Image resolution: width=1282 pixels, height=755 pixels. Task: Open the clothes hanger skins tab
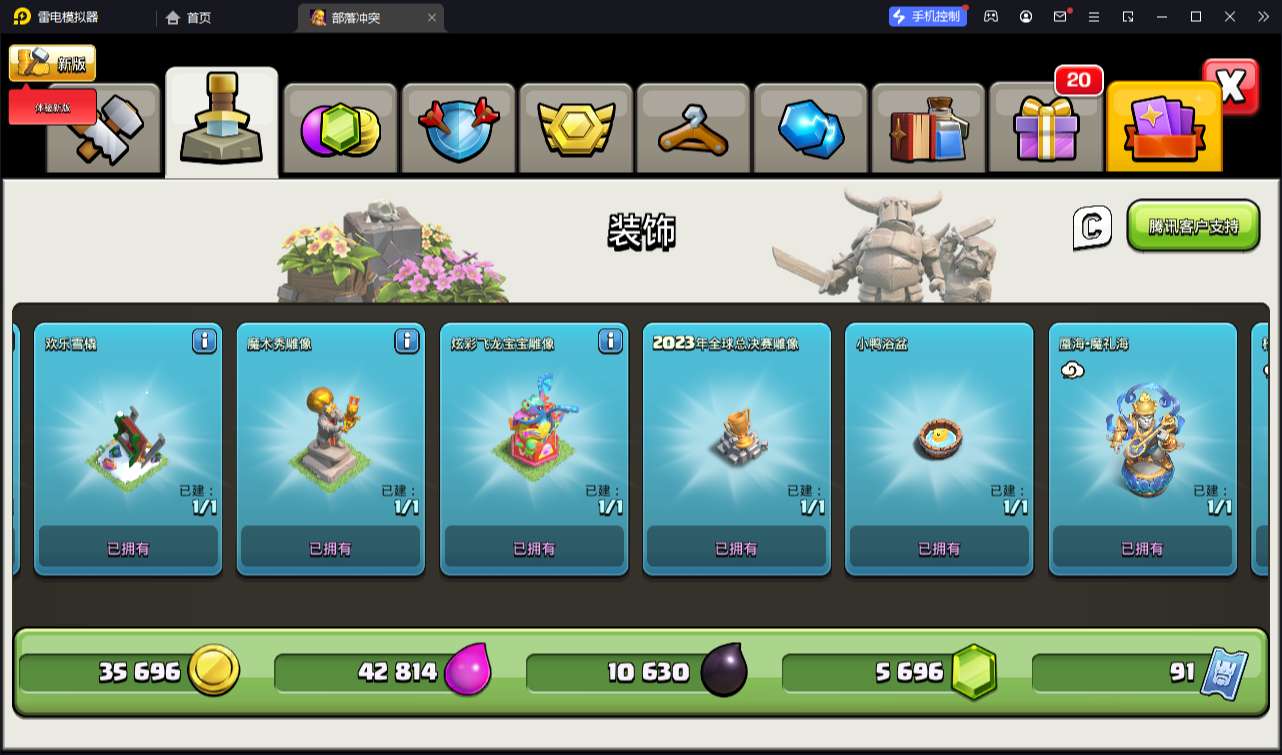pyautogui.click(x=693, y=130)
